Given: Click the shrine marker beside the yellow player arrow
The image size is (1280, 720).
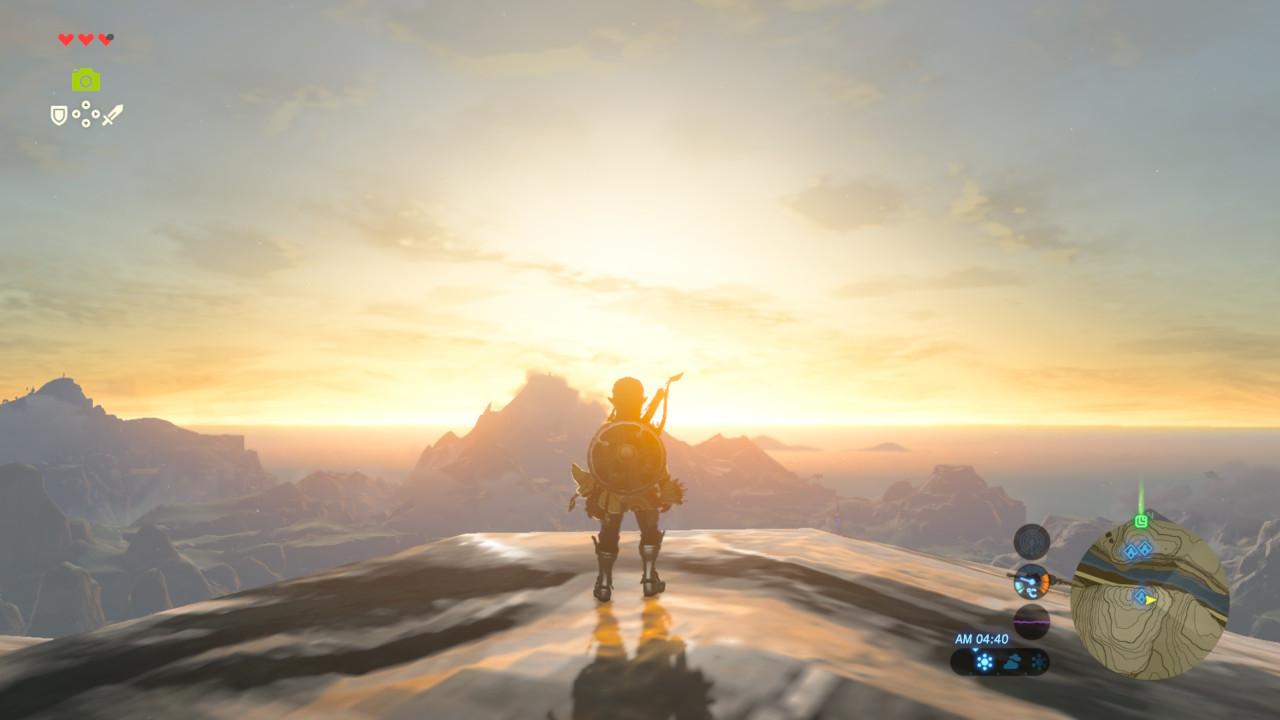Looking at the screenshot, I should (x=1139, y=596).
